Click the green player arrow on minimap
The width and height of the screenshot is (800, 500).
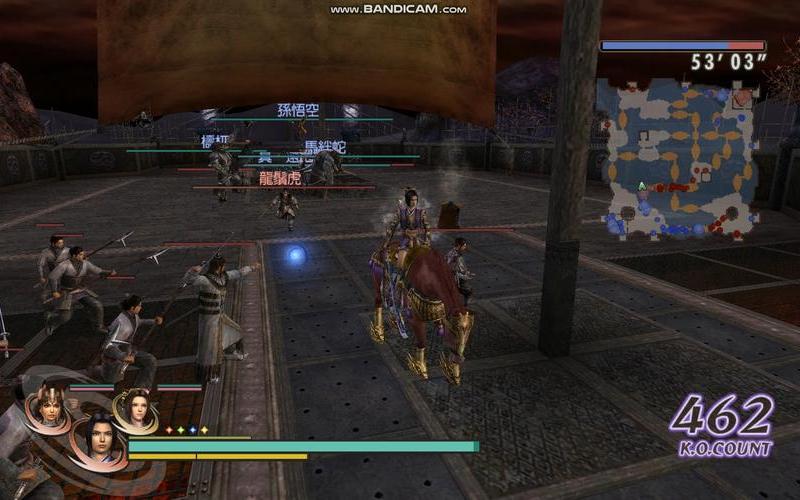pos(641,186)
